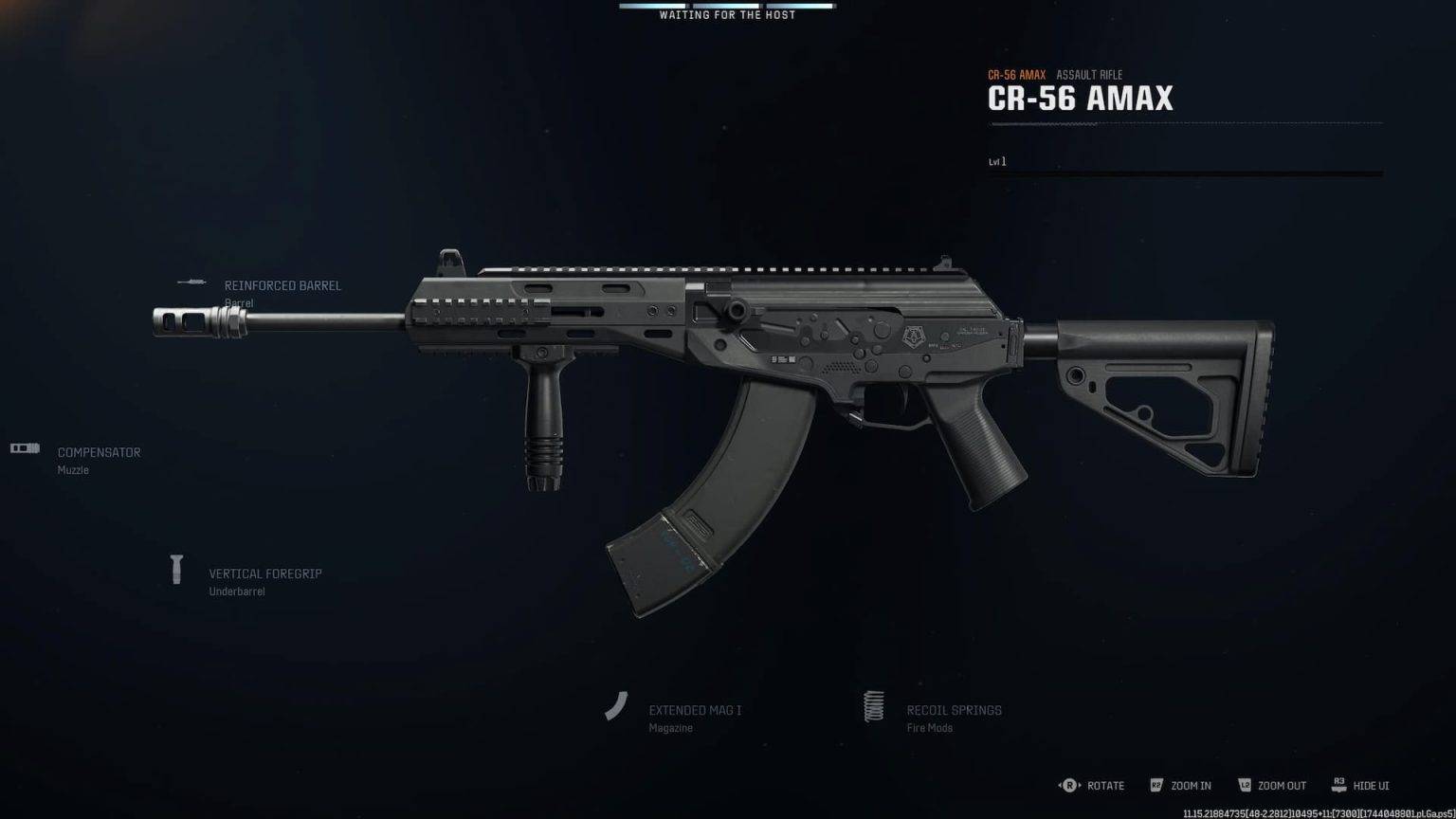This screenshot has width=1456, height=819.
Task: Select the Vertical Foregrip underbarrel icon
Action: pos(176,569)
